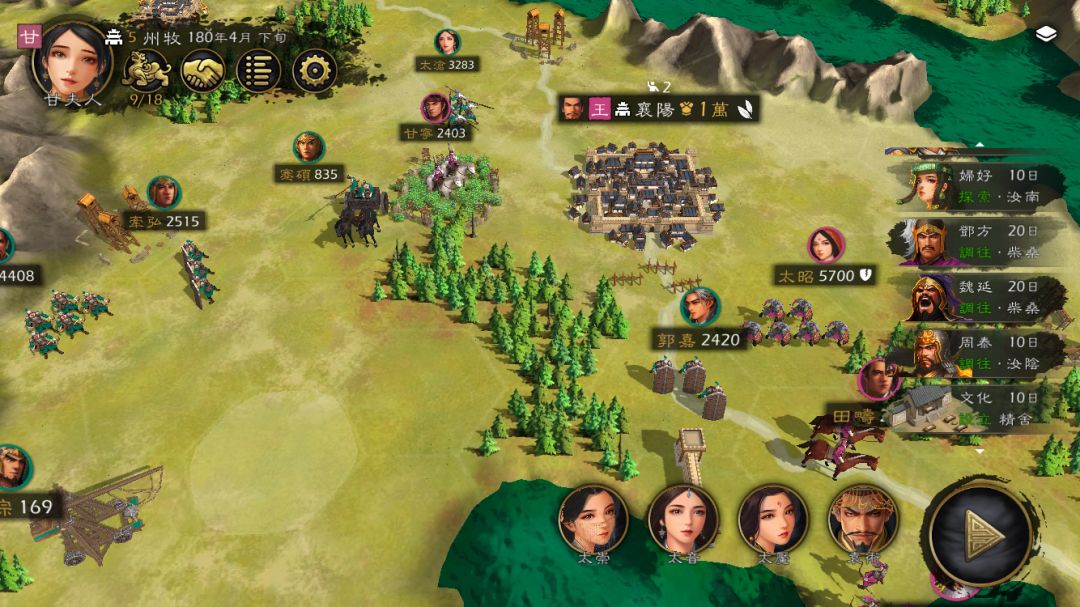Viewport: 1080px width, 607px height.
Task: Show the list menu icon
Action: tap(258, 71)
